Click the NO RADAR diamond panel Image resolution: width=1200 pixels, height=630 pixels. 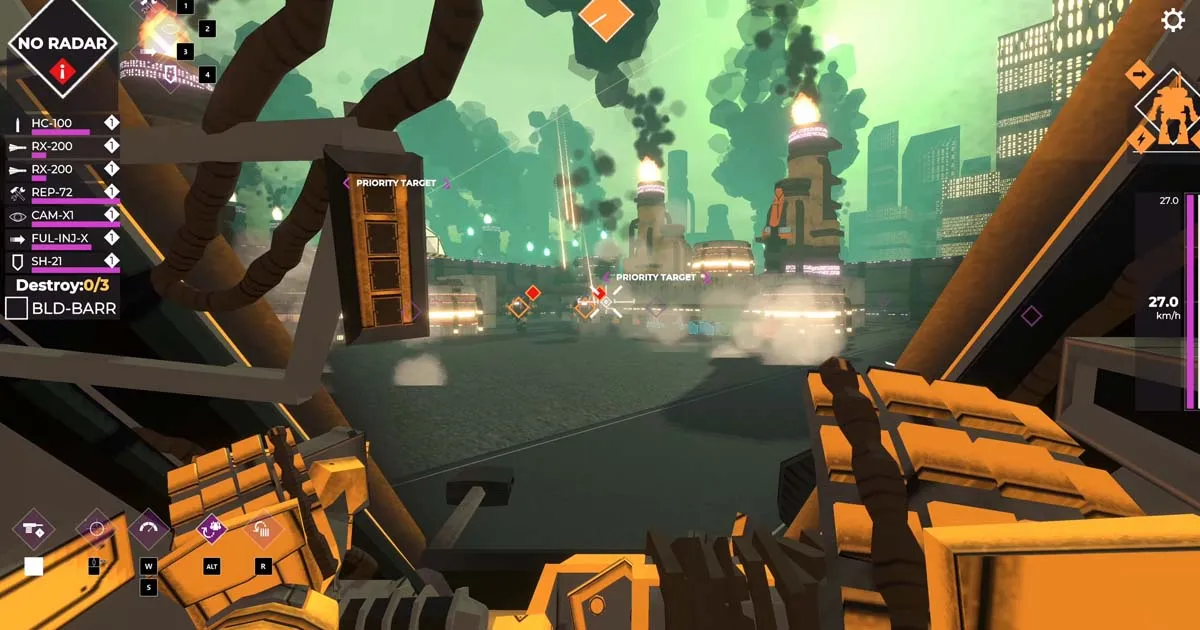62,48
